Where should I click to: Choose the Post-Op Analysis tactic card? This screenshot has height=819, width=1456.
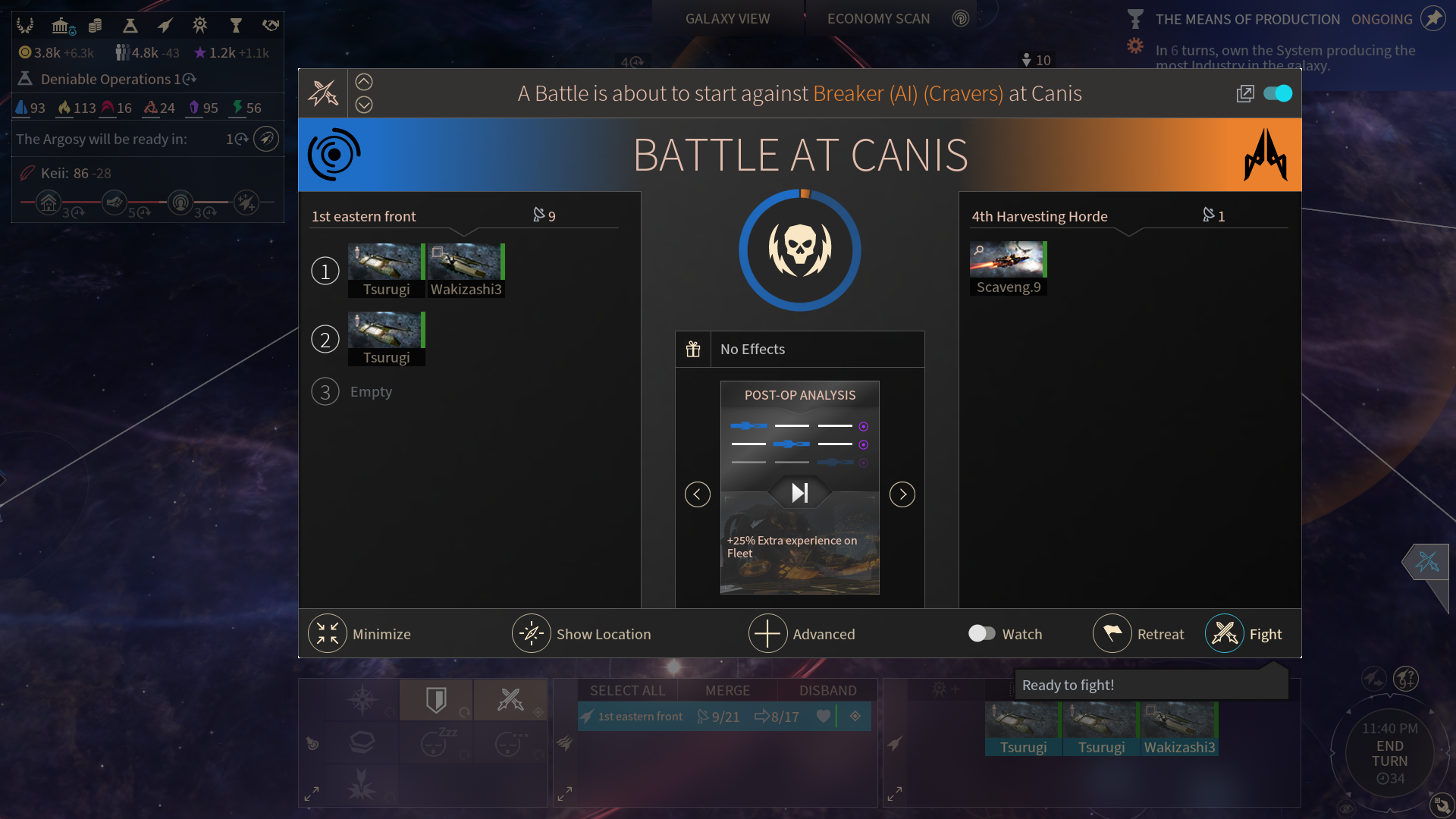799,487
